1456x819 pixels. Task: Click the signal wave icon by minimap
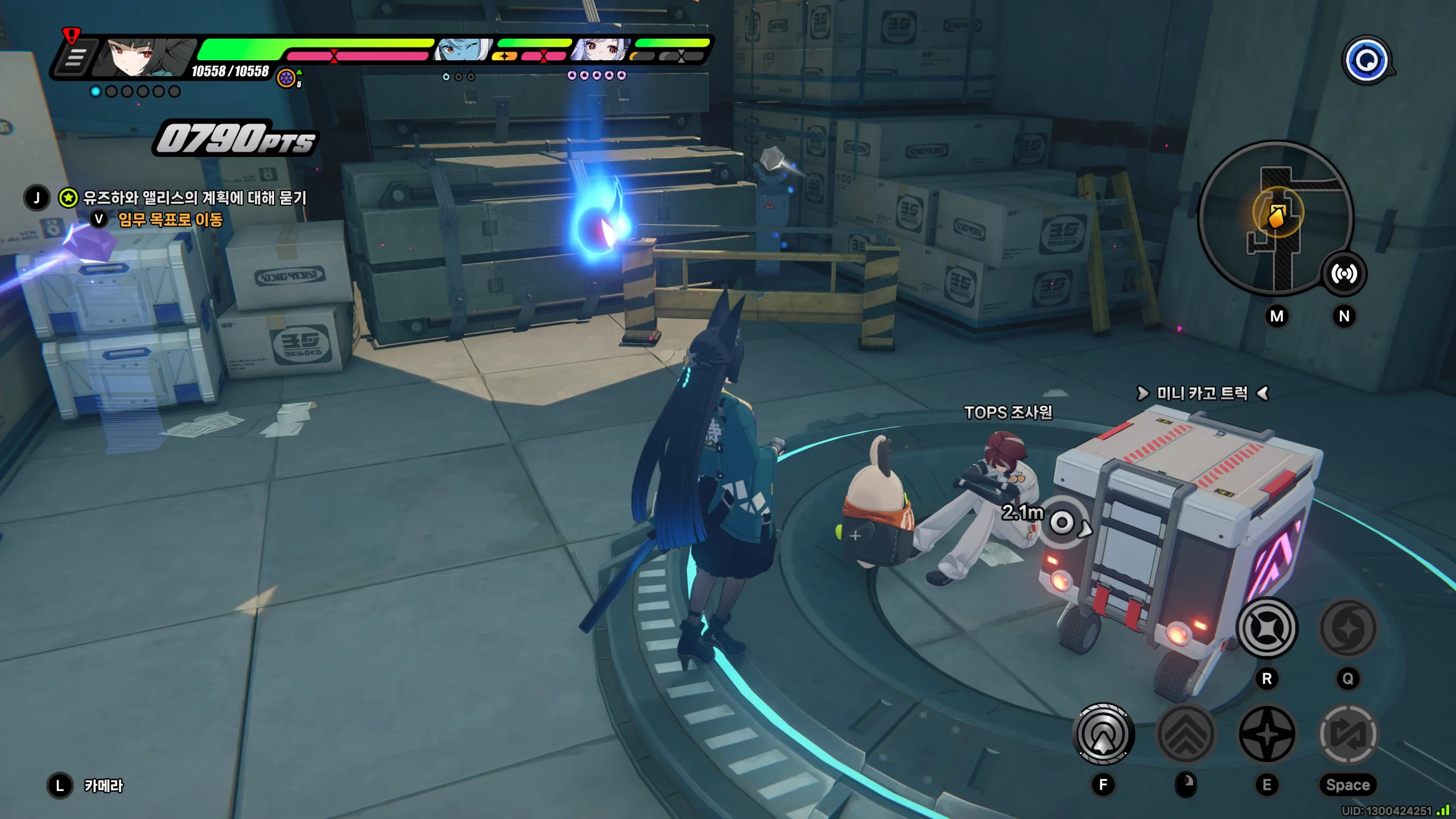click(1343, 274)
